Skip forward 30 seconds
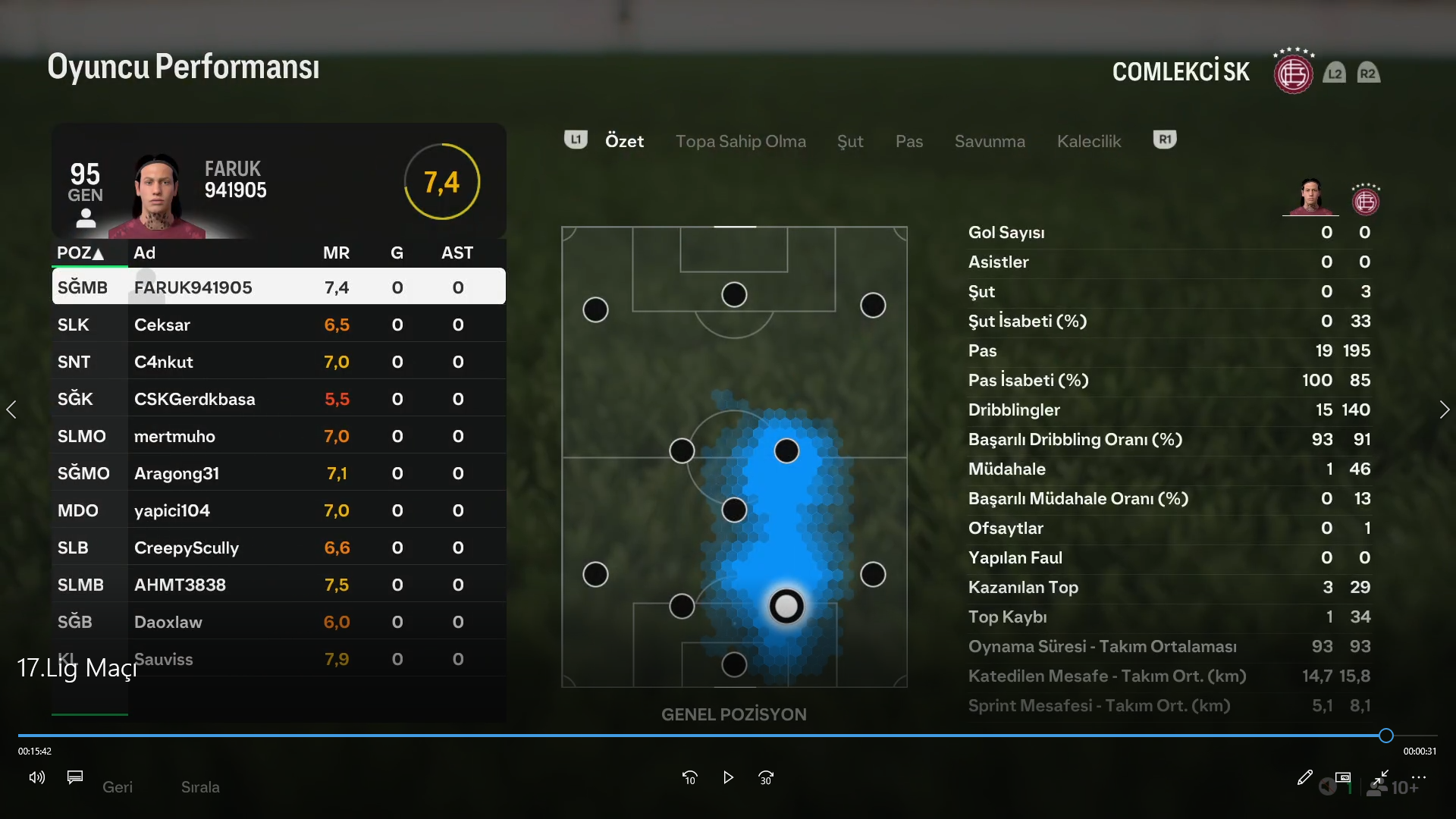 (x=765, y=777)
